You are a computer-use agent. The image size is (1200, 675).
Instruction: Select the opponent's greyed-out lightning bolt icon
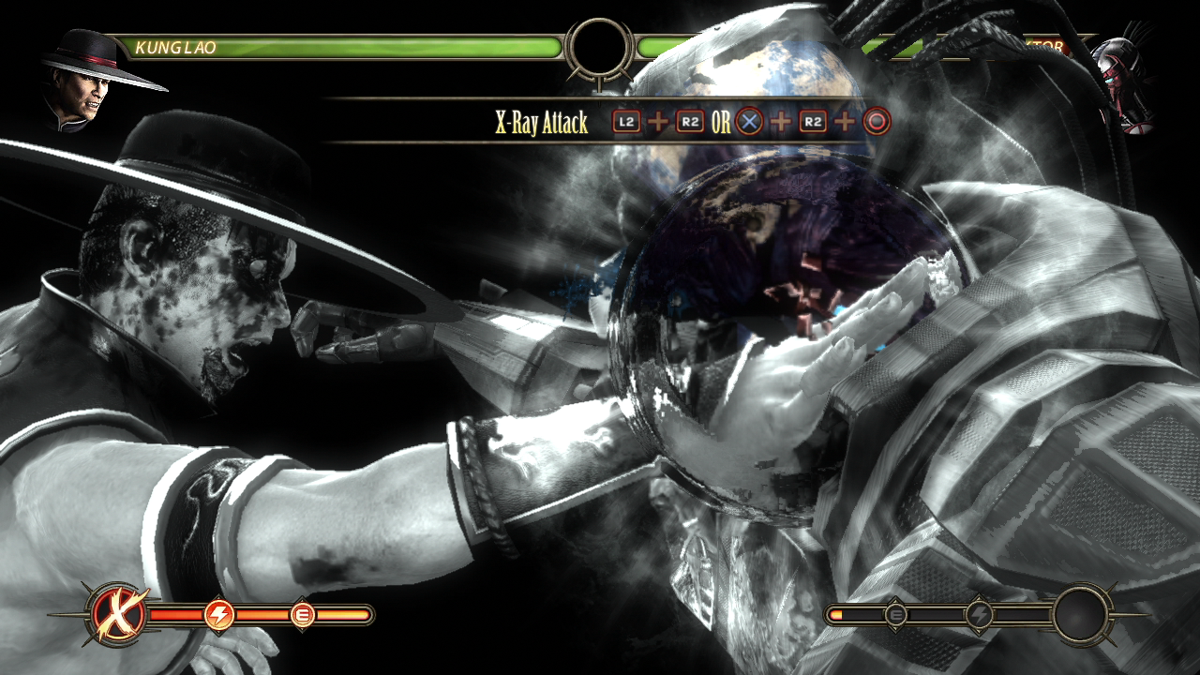tap(979, 615)
